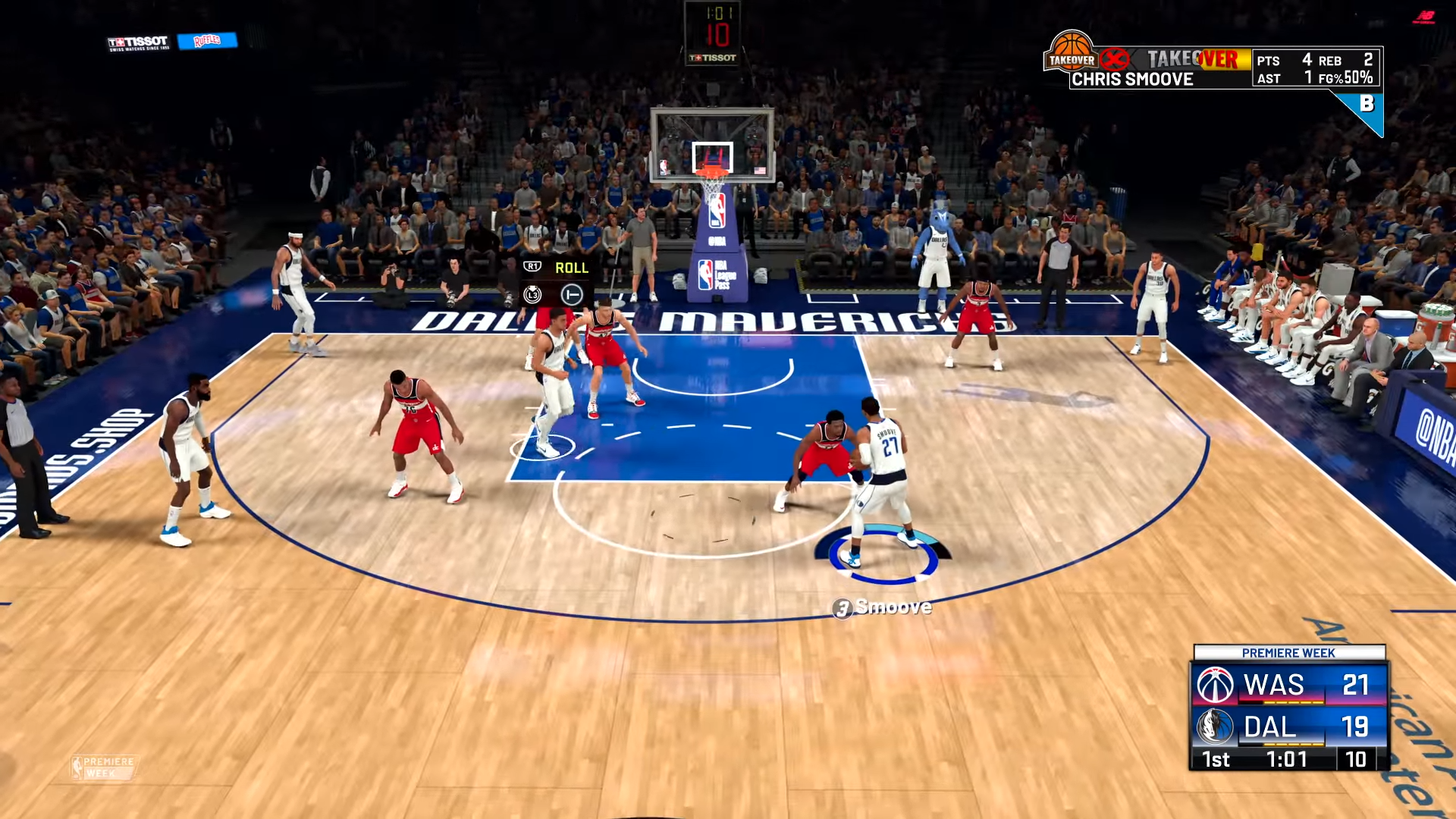Click the Takeover basketball badge
Image resolution: width=1456 pixels, height=819 pixels.
coord(1071,52)
